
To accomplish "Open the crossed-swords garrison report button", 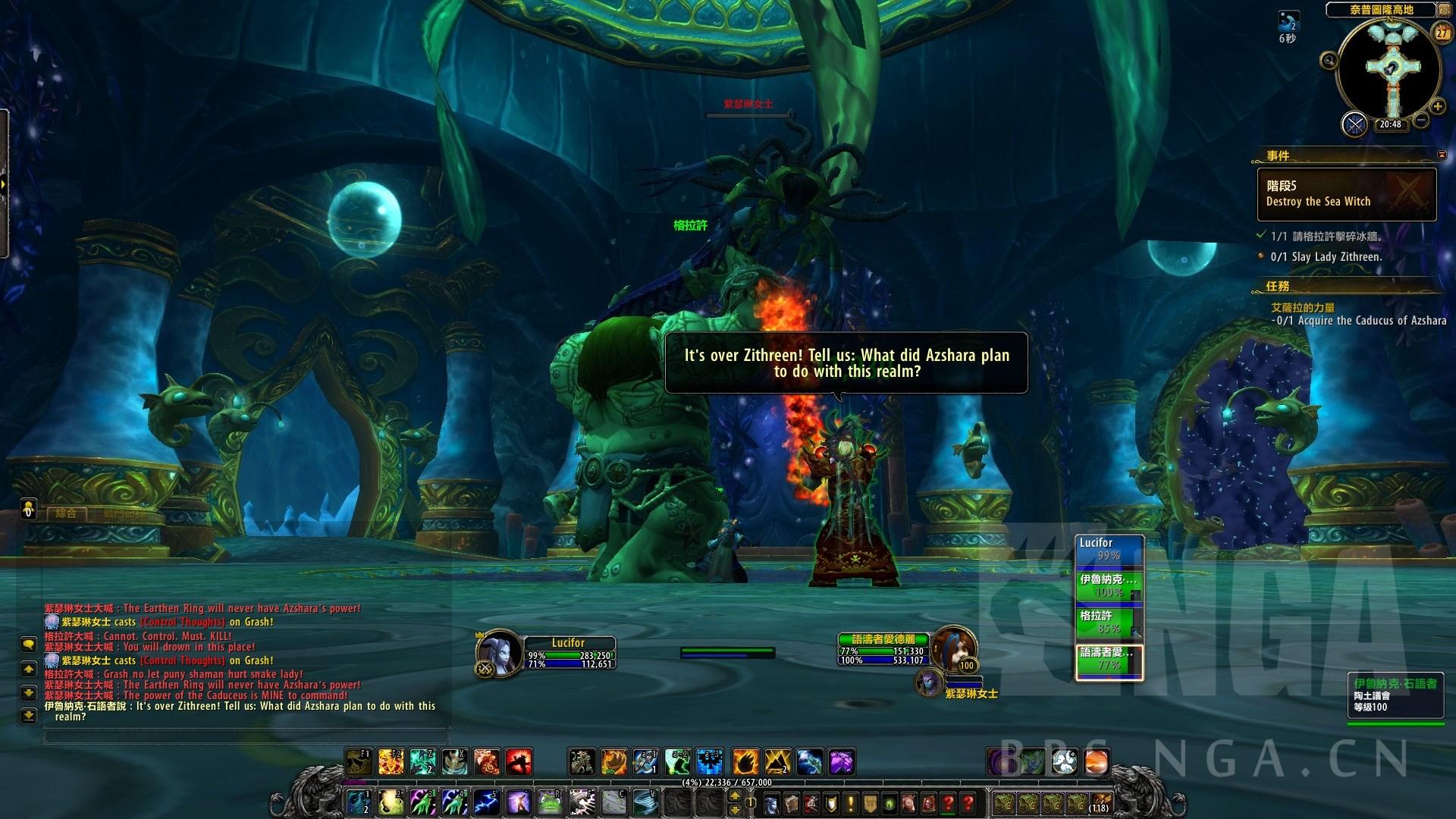I will point(1354,124).
